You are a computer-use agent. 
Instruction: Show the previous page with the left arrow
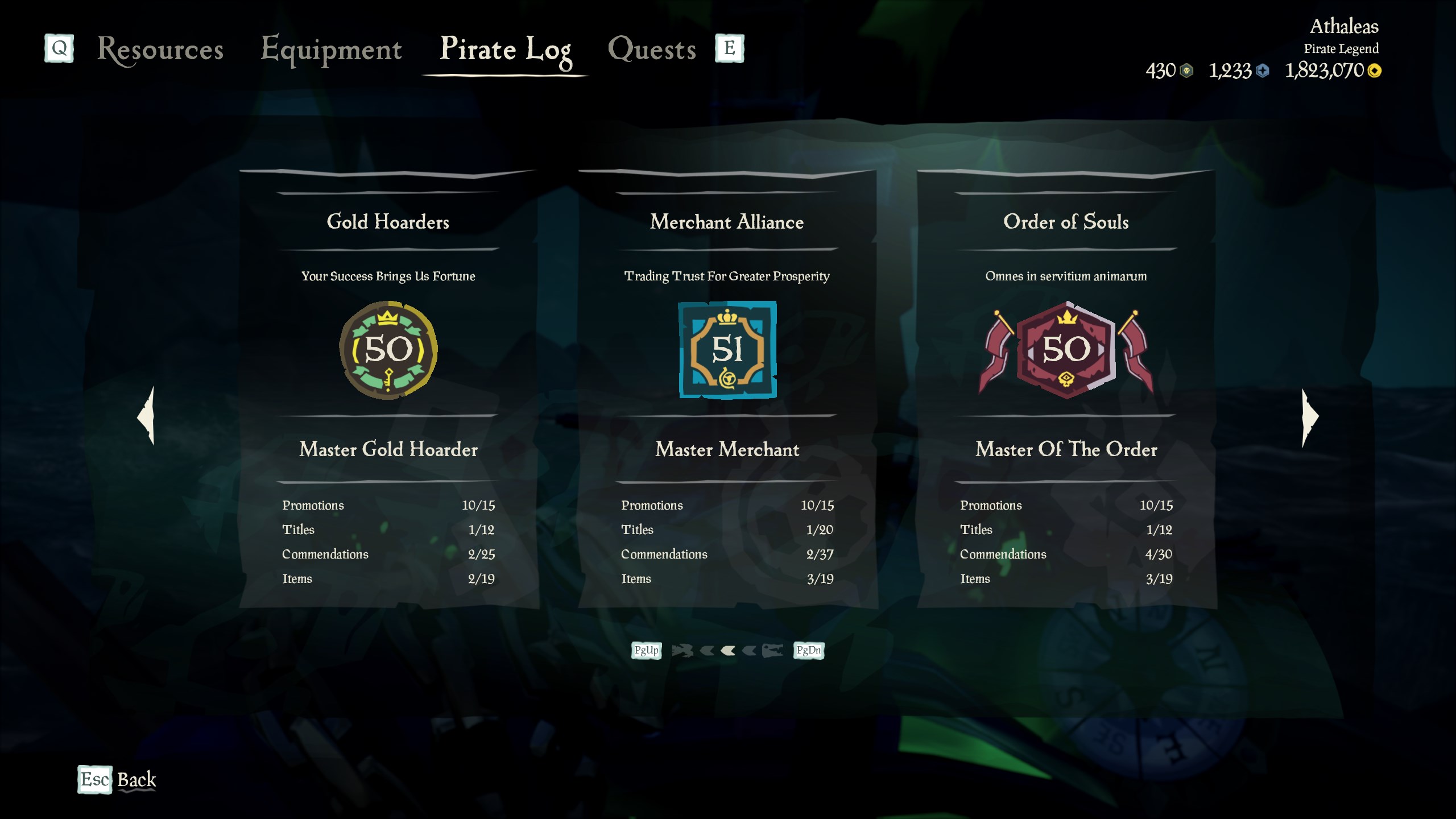tap(147, 416)
